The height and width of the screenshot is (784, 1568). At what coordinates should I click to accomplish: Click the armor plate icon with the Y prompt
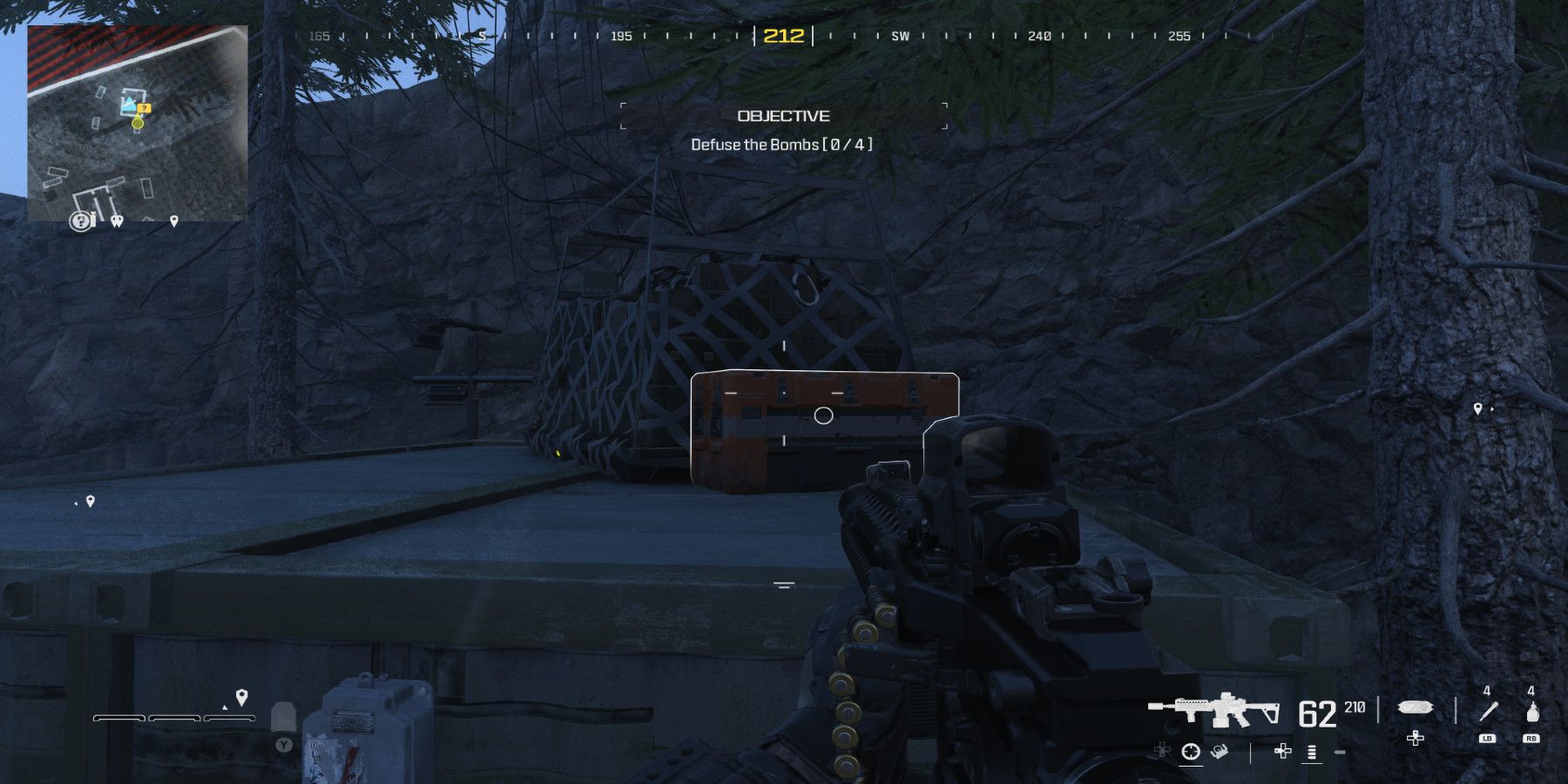[284, 718]
